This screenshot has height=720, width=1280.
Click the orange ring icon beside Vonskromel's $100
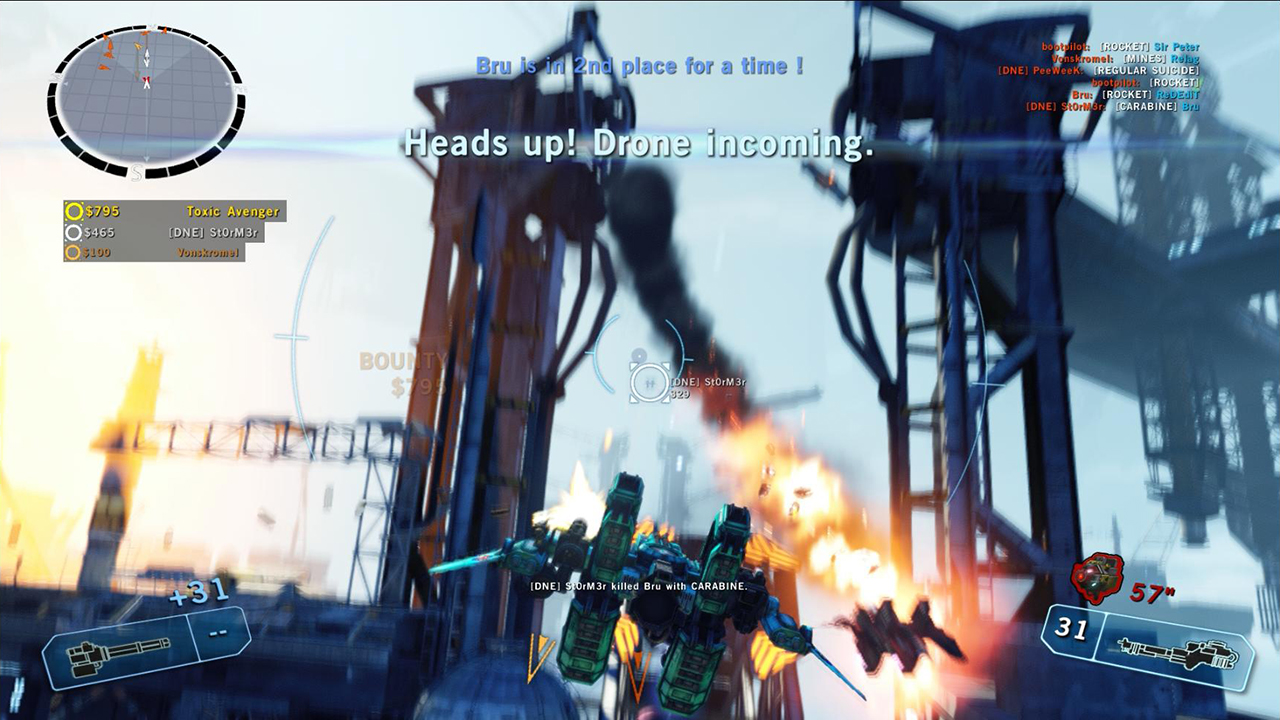[x=73, y=253]
